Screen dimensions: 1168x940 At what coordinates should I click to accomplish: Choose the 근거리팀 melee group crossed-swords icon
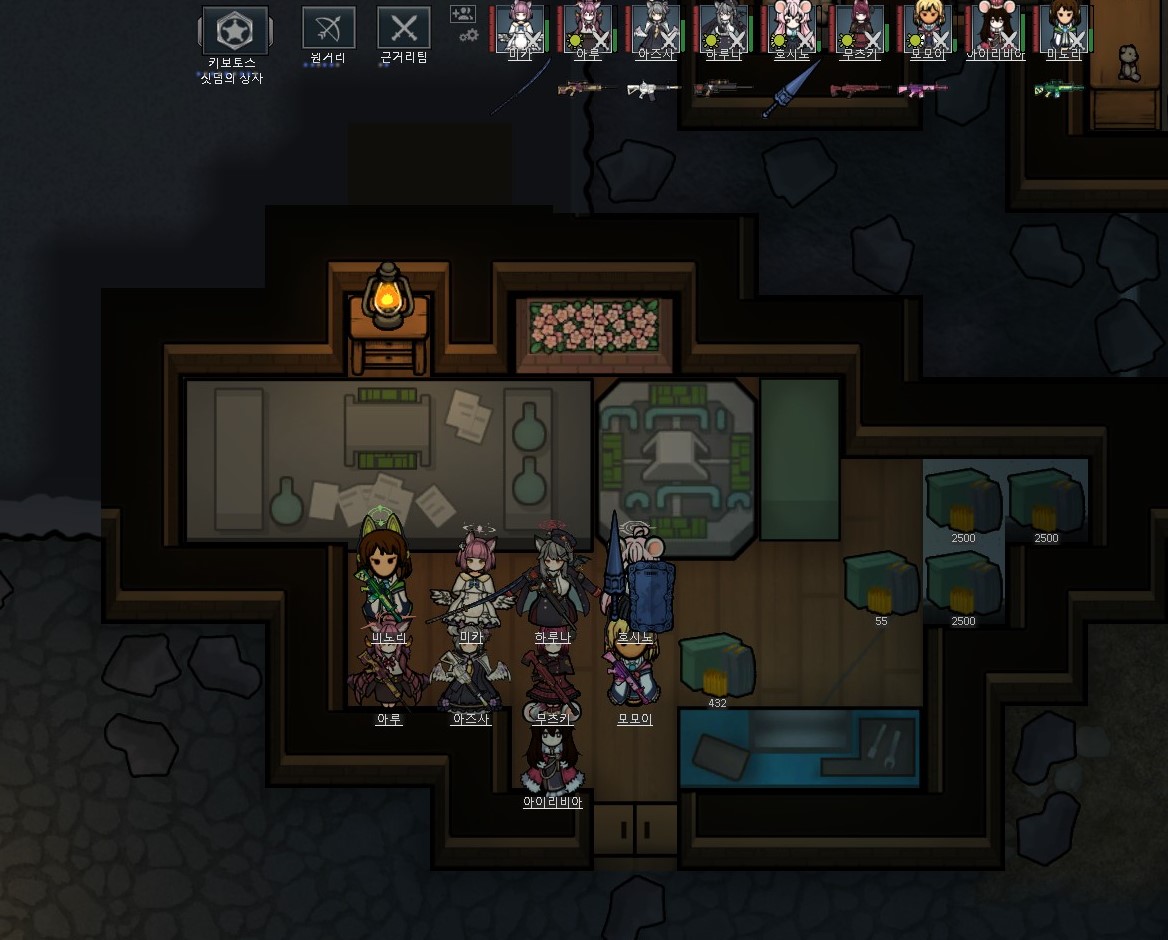pos(404,28)
